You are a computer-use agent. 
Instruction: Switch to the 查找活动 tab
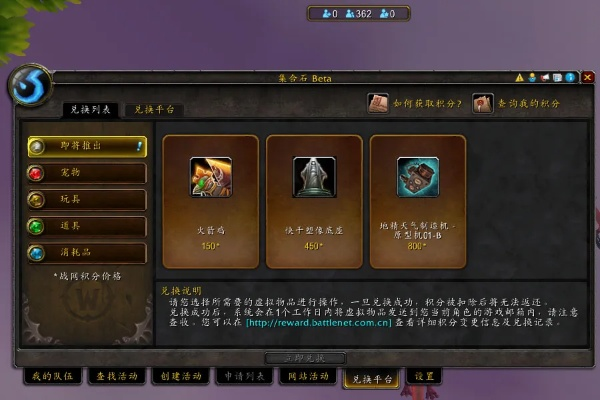(x=115, y=377)
